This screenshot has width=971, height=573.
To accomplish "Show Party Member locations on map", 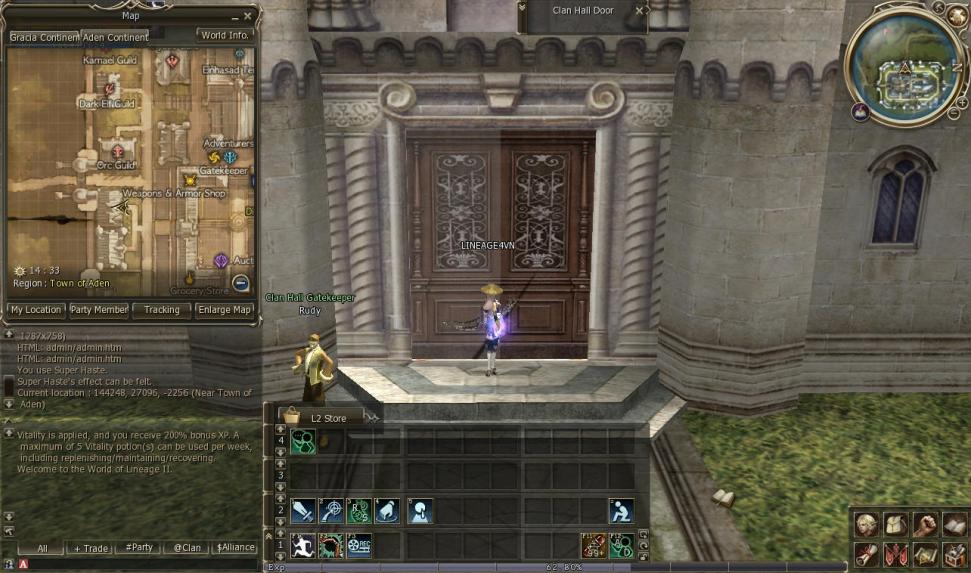I will [98, 310].
